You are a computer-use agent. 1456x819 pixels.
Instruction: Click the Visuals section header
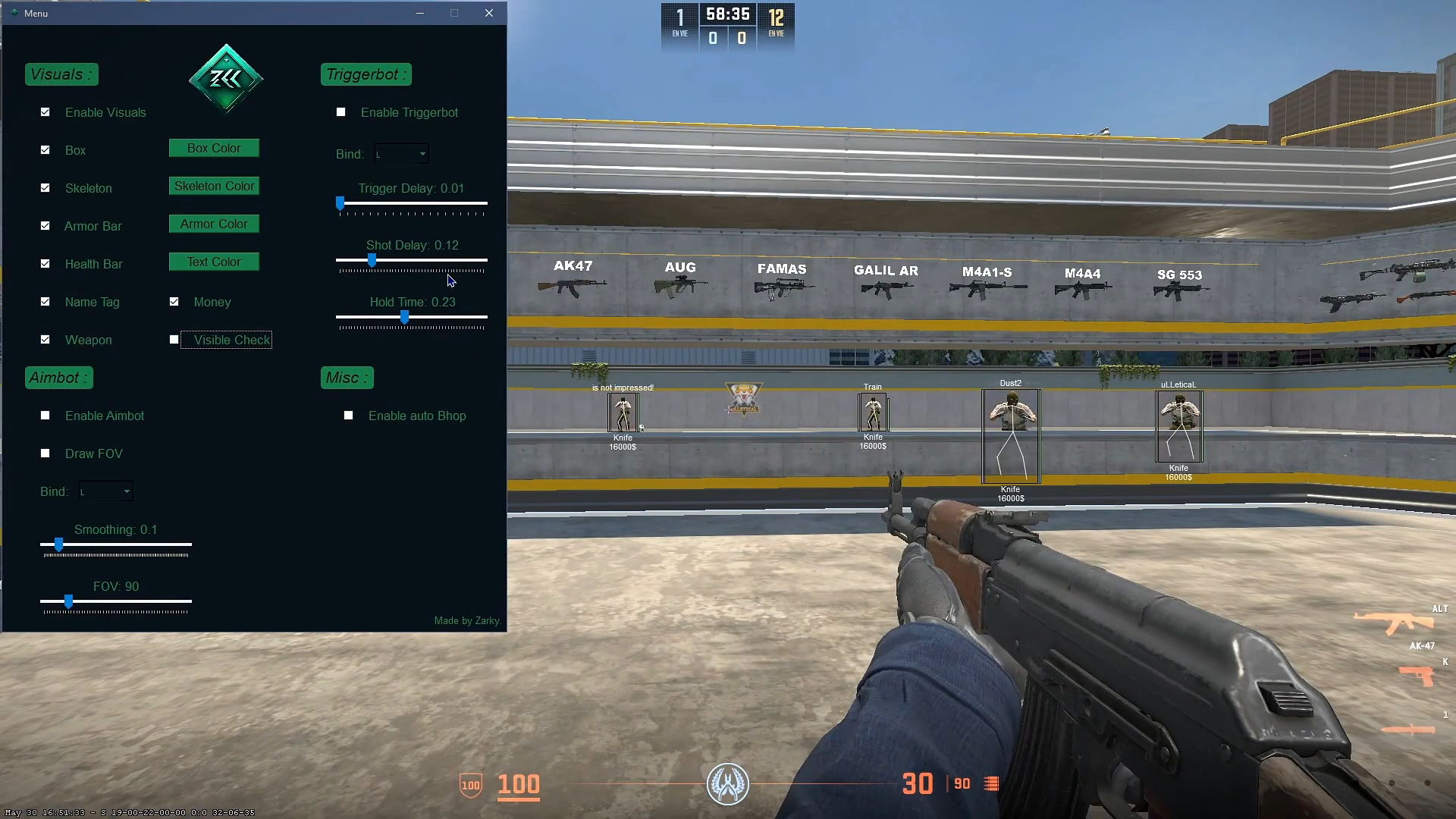pos(61,74)
